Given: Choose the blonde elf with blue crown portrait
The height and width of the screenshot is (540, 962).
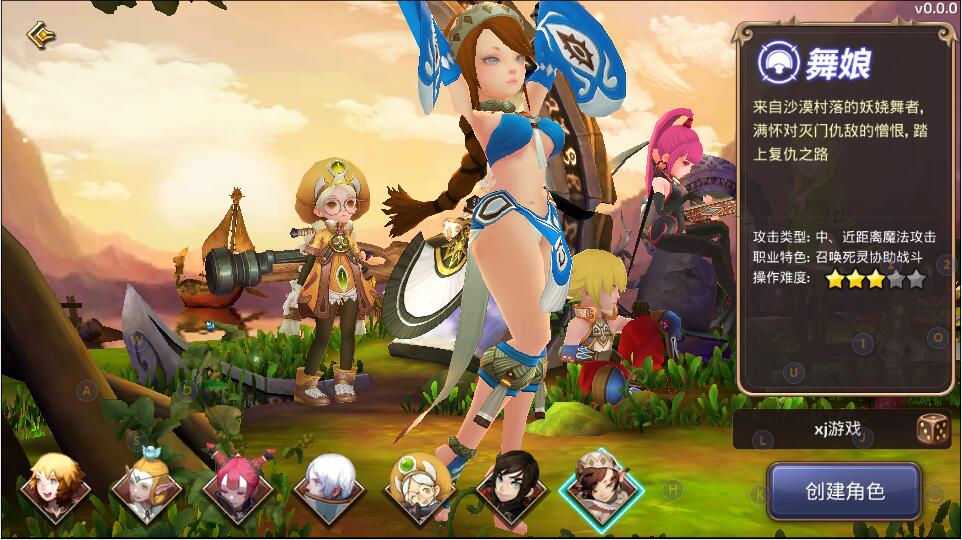Looking at the screenshot, I should click(146, 487).
